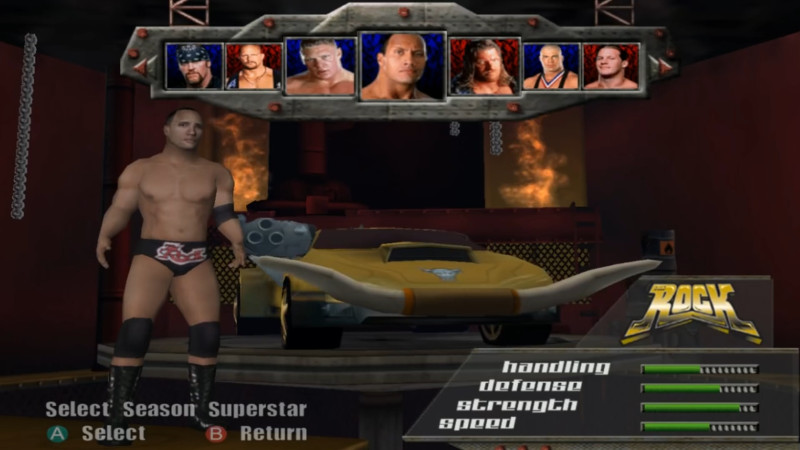Select the highlighted center portrait for The Rock
Screen dimensions: 800x450
[x=402, y=67]
